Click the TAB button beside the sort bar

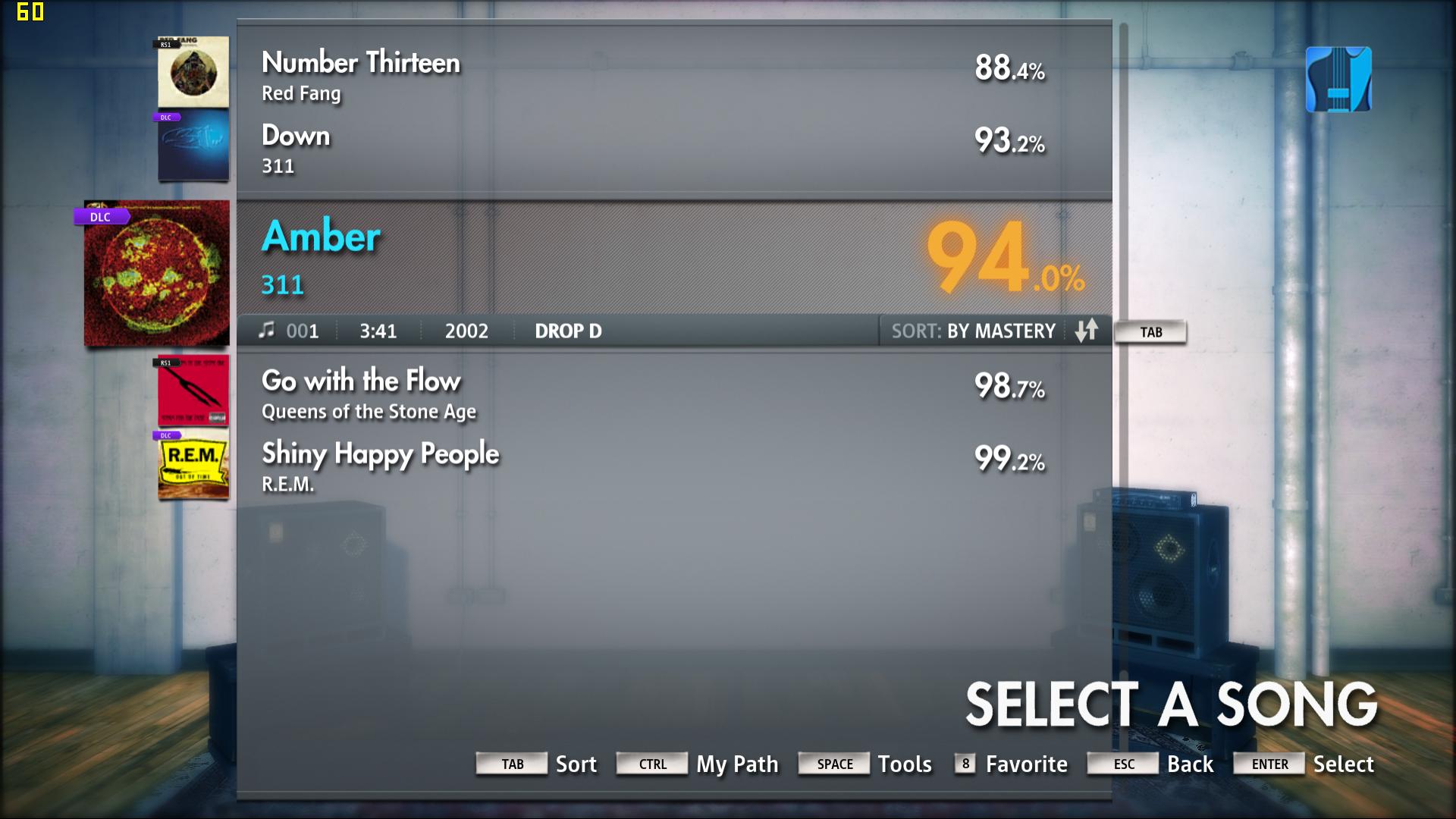[1150, 331]
